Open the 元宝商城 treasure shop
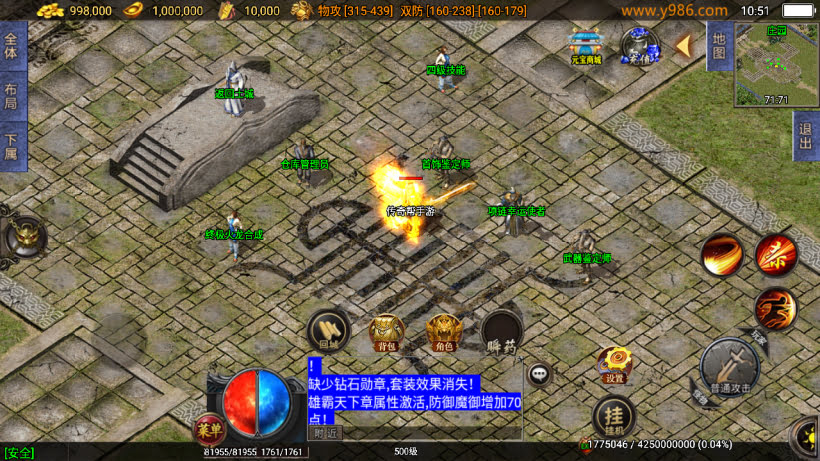Screen dimensions: 820x461 [x=586, y=47]
